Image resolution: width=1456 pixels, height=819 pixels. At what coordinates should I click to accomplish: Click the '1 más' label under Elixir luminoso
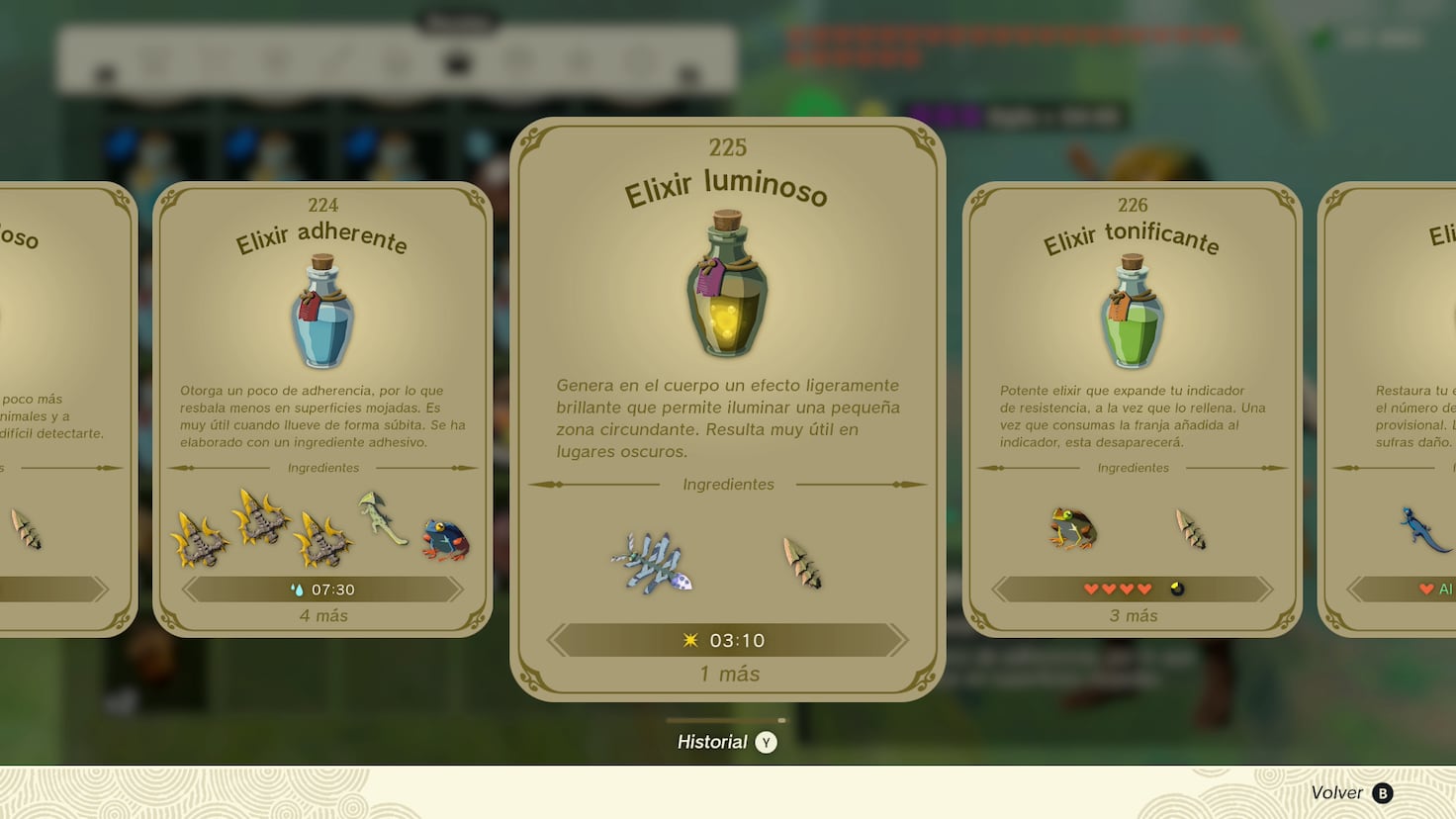pos(728,674)
